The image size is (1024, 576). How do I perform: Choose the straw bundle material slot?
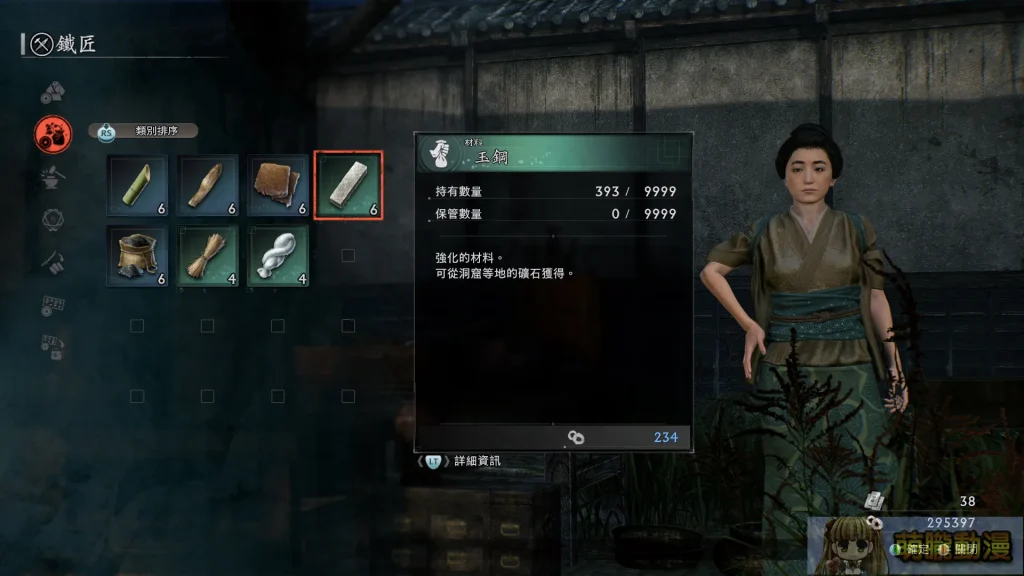(208, 255)
